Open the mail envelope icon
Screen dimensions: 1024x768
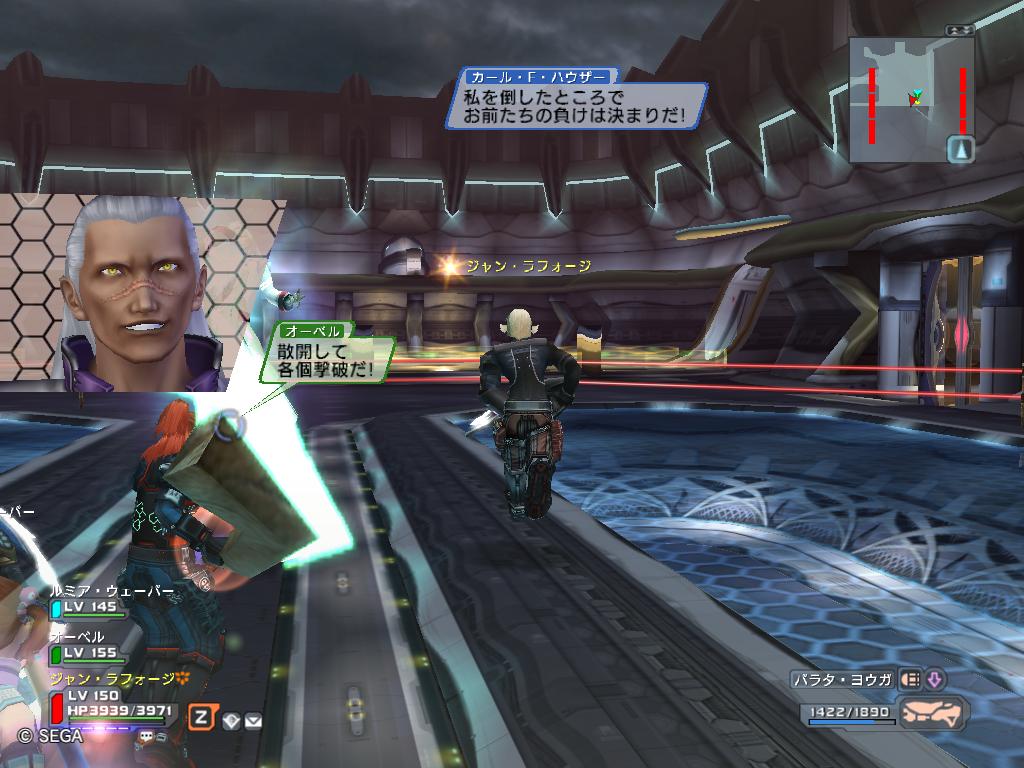pos(253,718)
